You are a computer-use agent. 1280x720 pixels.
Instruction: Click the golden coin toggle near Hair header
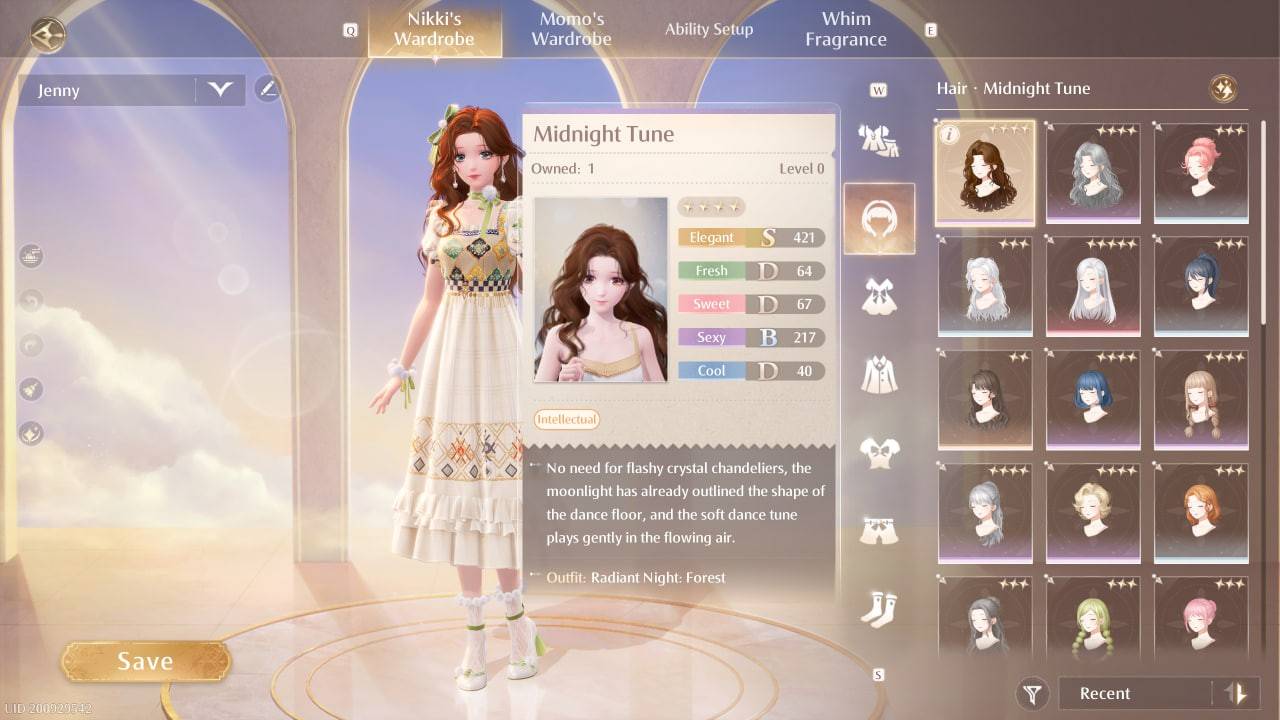(x=1222, y=88)
